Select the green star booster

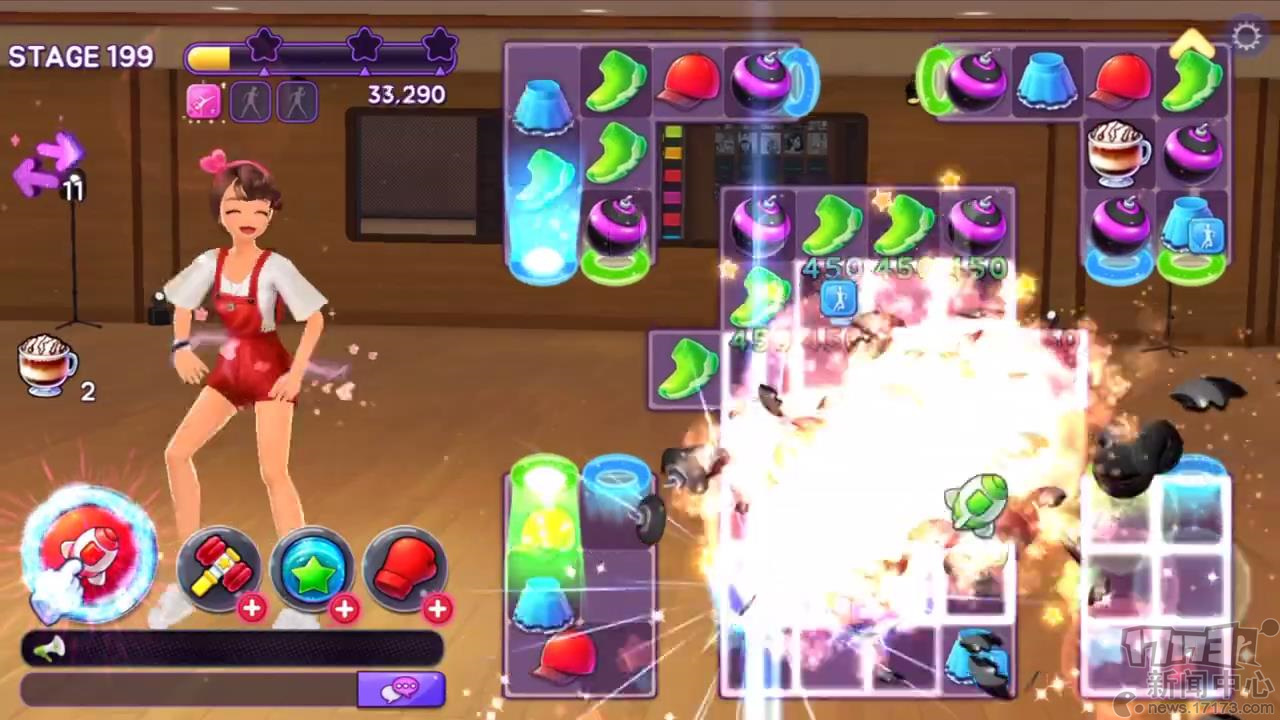pos(311,568)
